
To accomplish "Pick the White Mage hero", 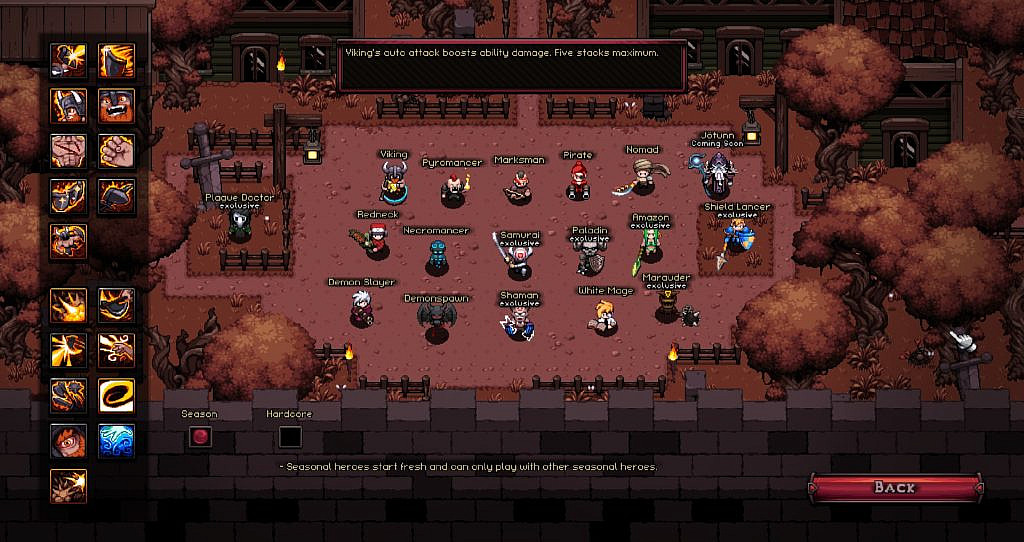I will (605, 318).
